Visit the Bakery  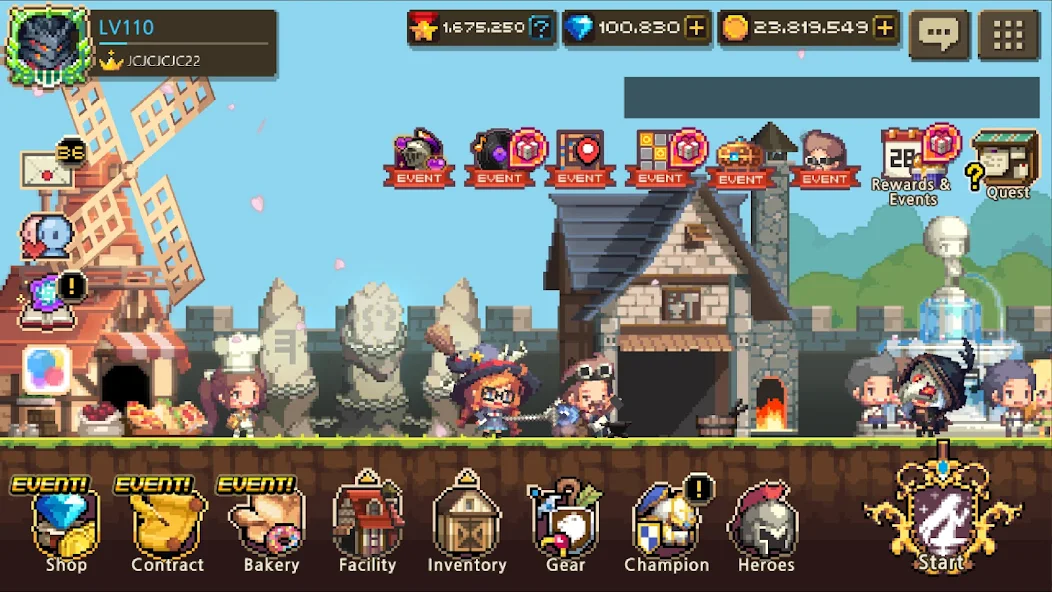point(271,526)
